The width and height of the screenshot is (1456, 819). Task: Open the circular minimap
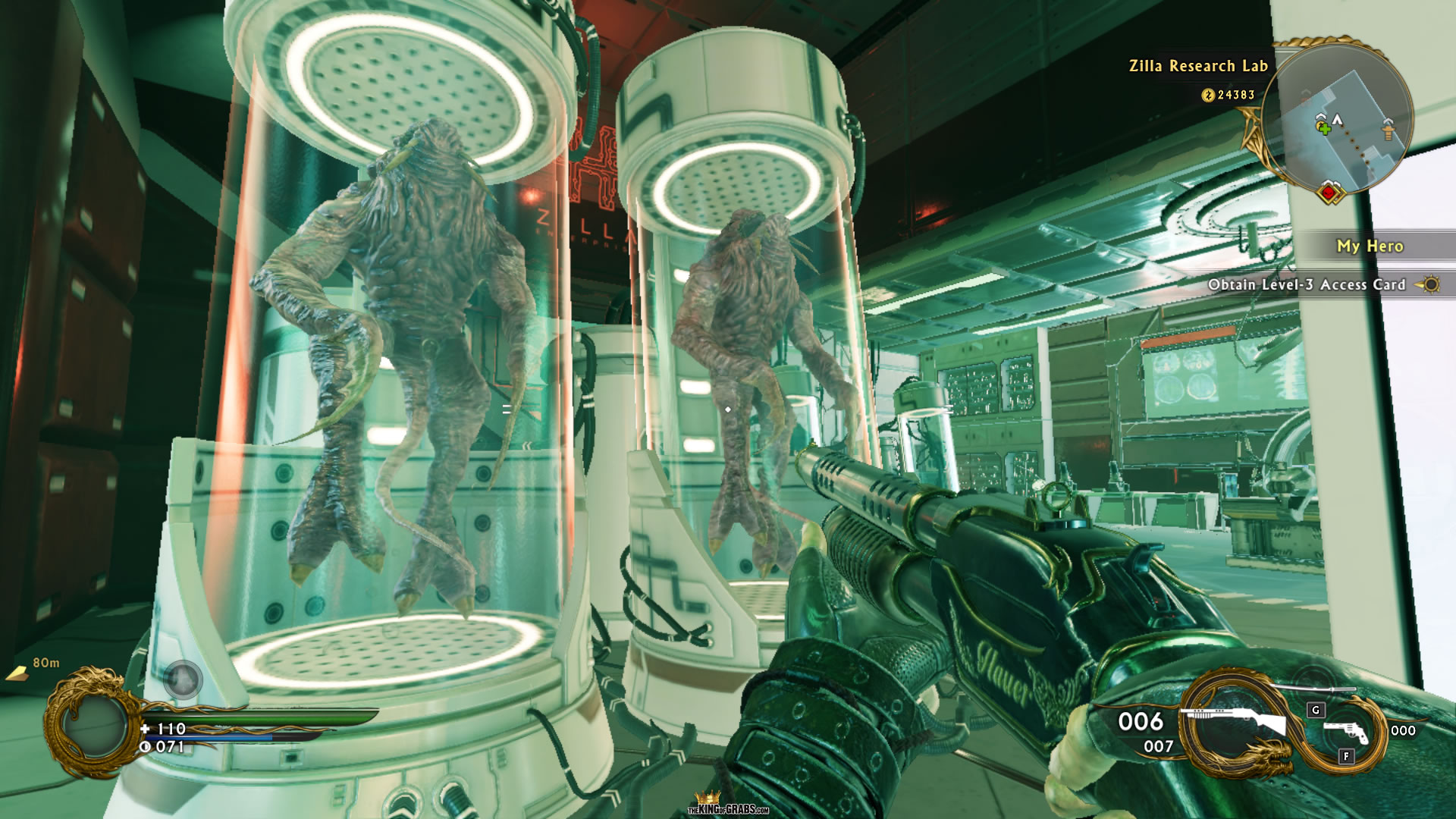tap(1337, 119)
